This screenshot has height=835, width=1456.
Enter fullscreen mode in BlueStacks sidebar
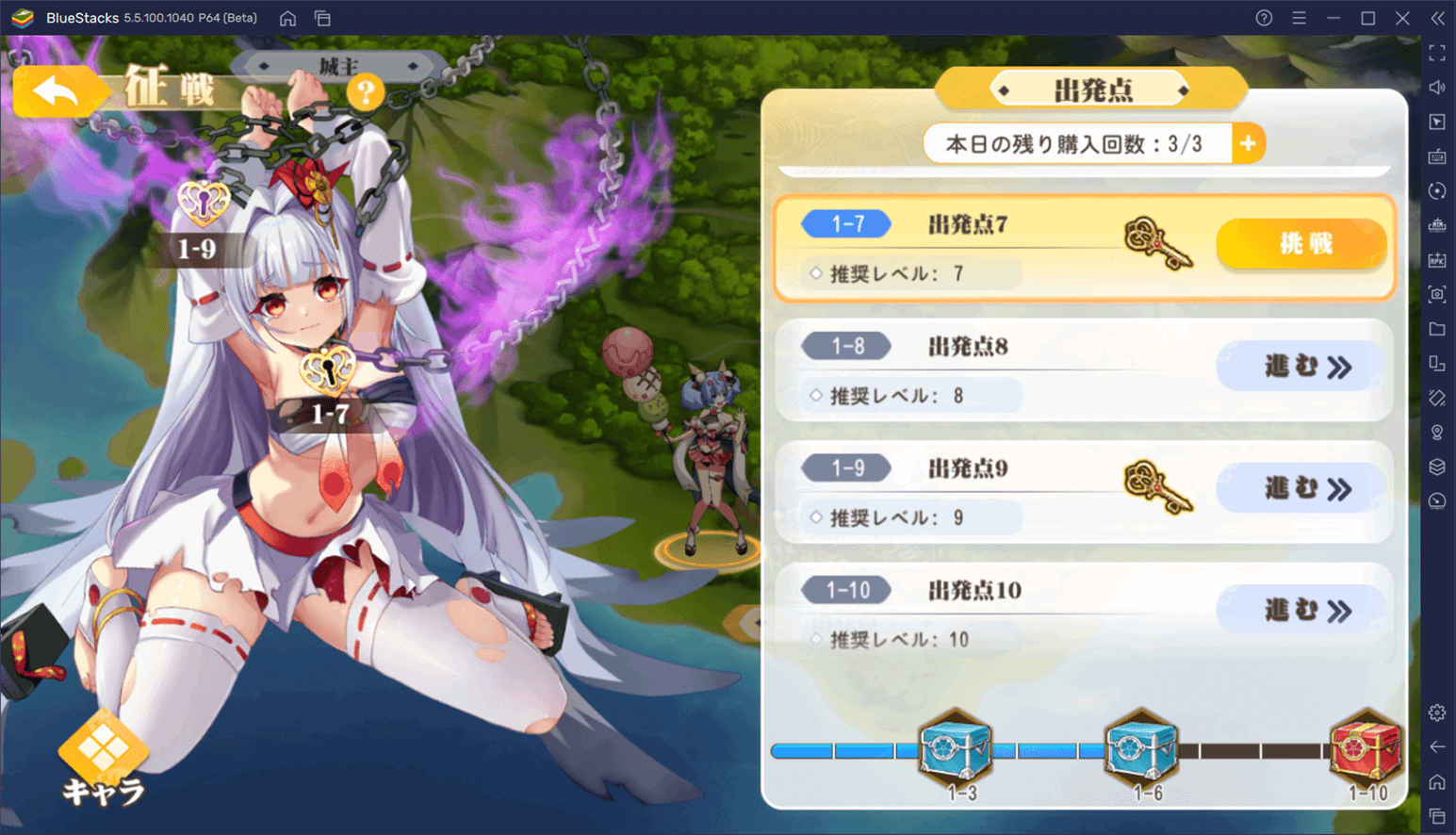pos(1438,52)
